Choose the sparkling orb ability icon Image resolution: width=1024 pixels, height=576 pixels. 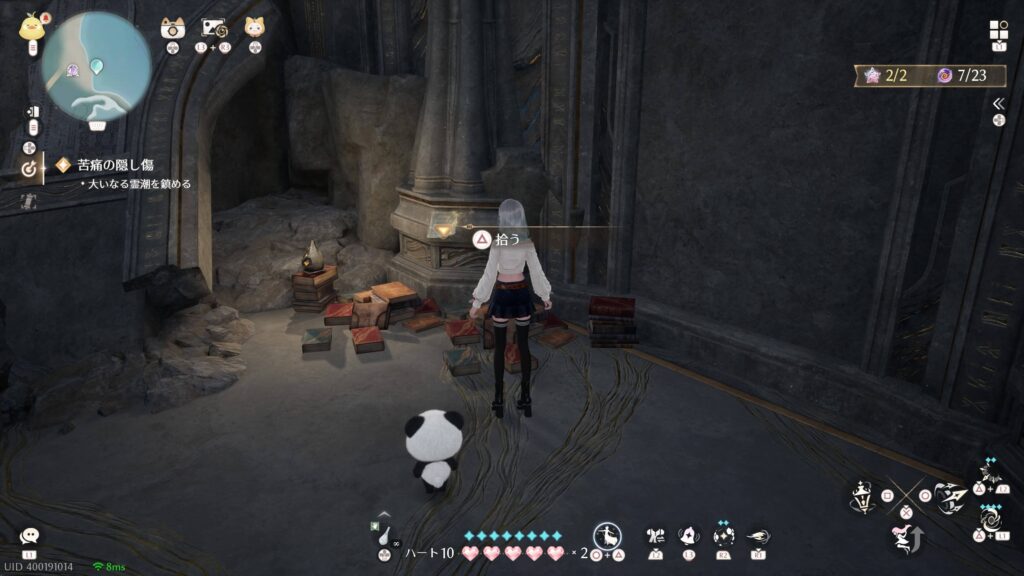(722, 536)
